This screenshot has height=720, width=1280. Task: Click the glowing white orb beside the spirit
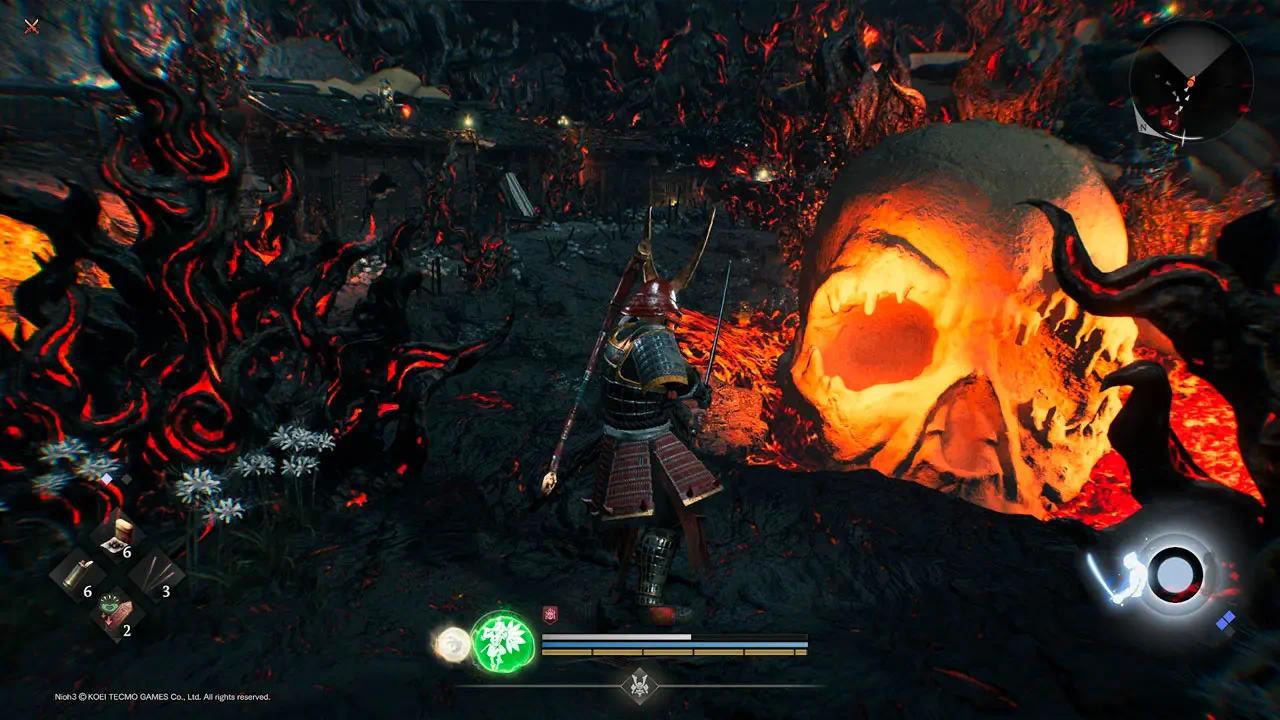(x=453, y=643)
